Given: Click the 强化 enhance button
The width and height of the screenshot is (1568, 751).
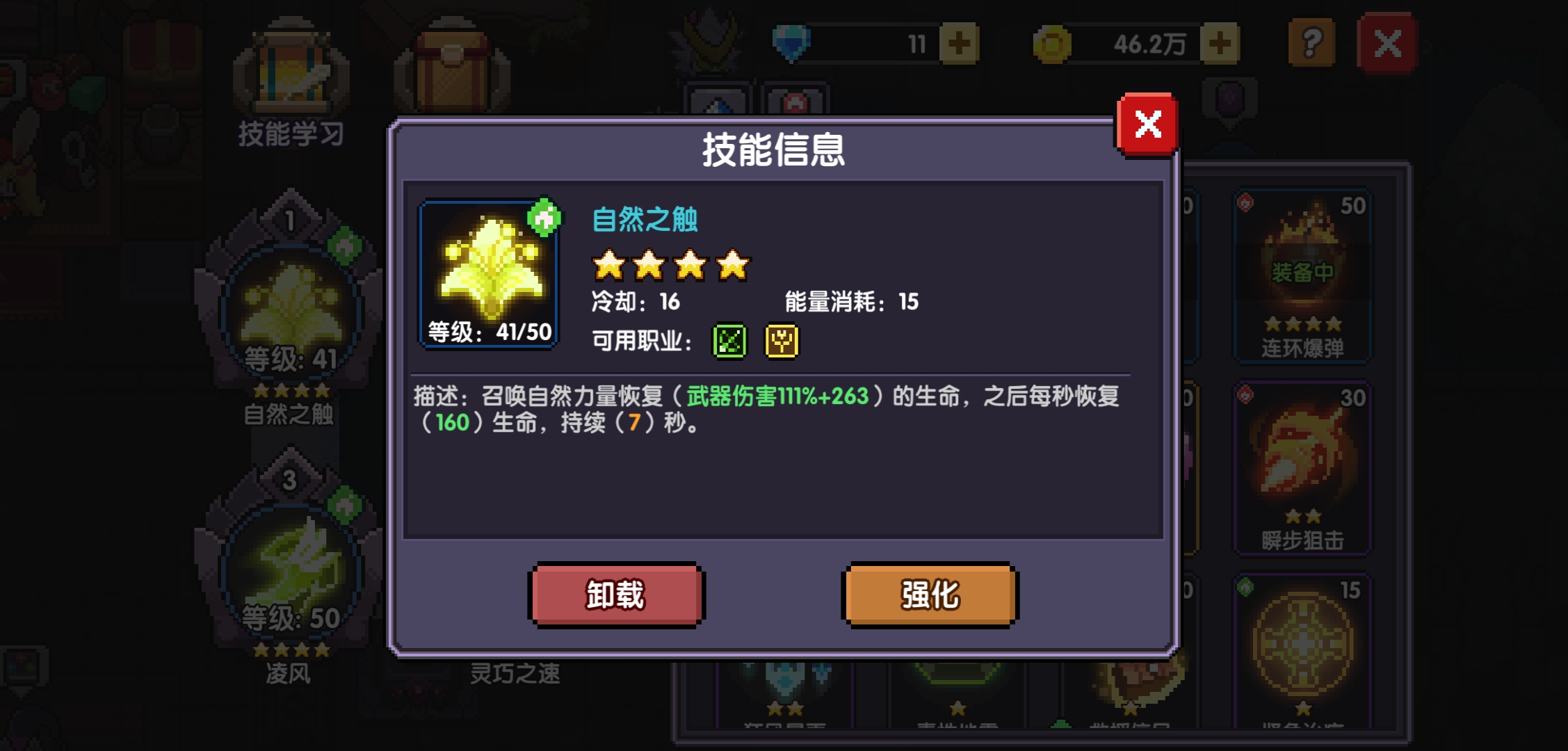Looking at the screenshot, I should (x=928, y=595).
